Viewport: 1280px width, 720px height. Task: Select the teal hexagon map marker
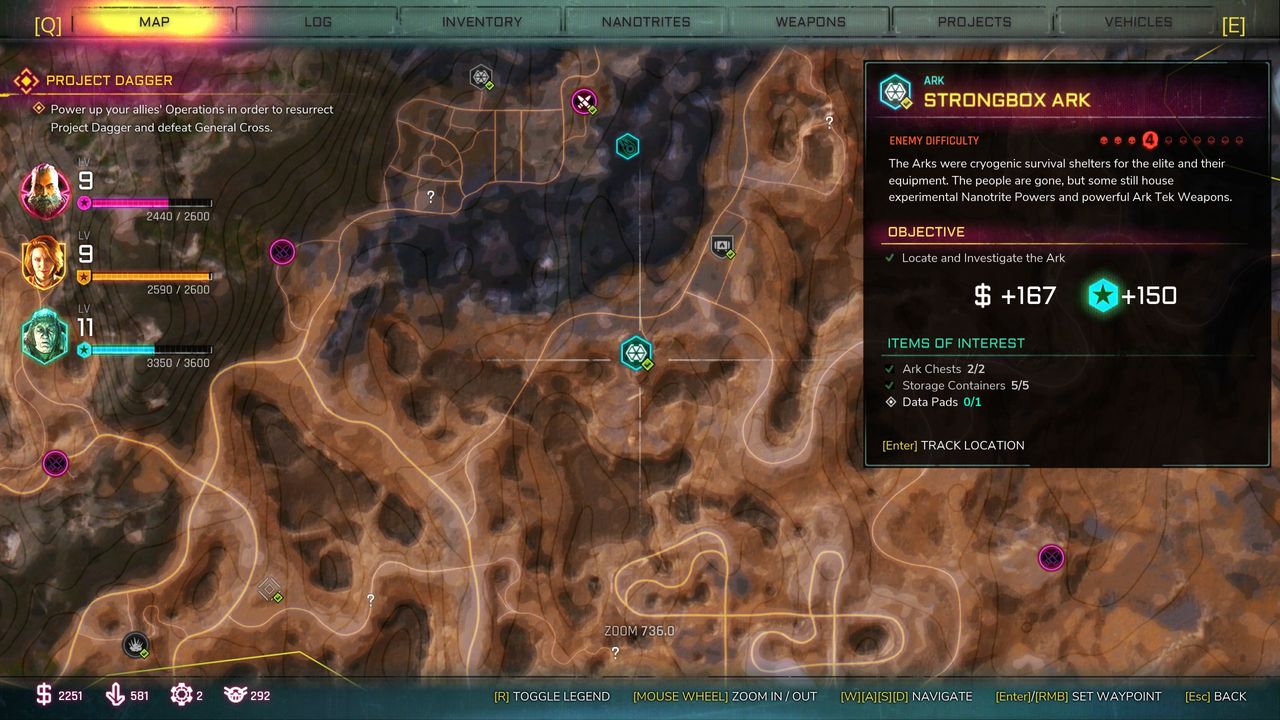[x=627, y=147]
